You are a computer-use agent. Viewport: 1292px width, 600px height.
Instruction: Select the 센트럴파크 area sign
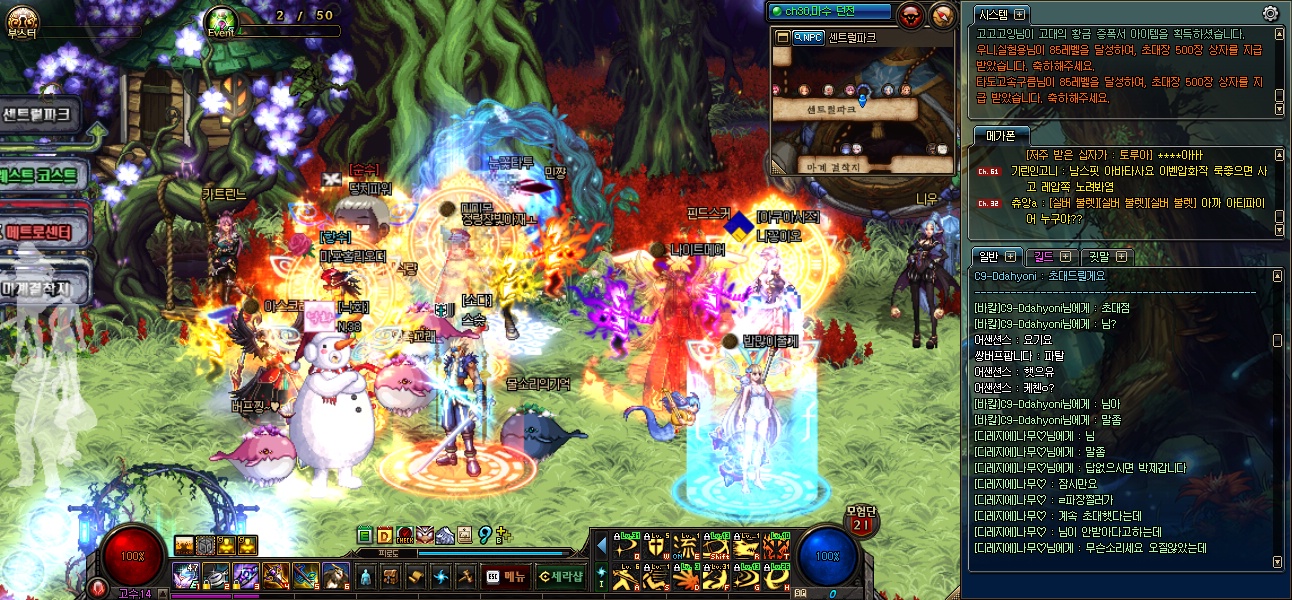(40, 115)
